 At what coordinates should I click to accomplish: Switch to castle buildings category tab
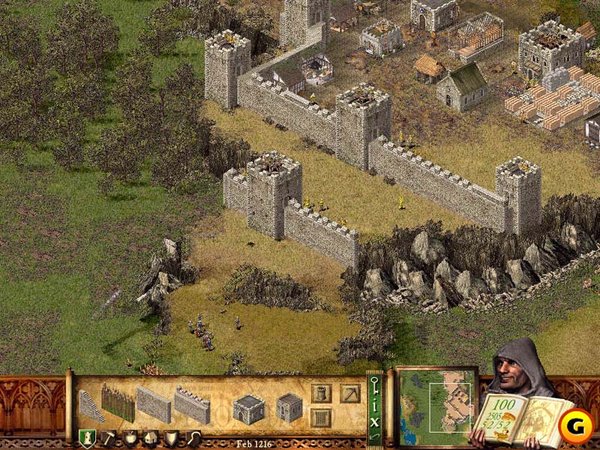pos(87,438)
